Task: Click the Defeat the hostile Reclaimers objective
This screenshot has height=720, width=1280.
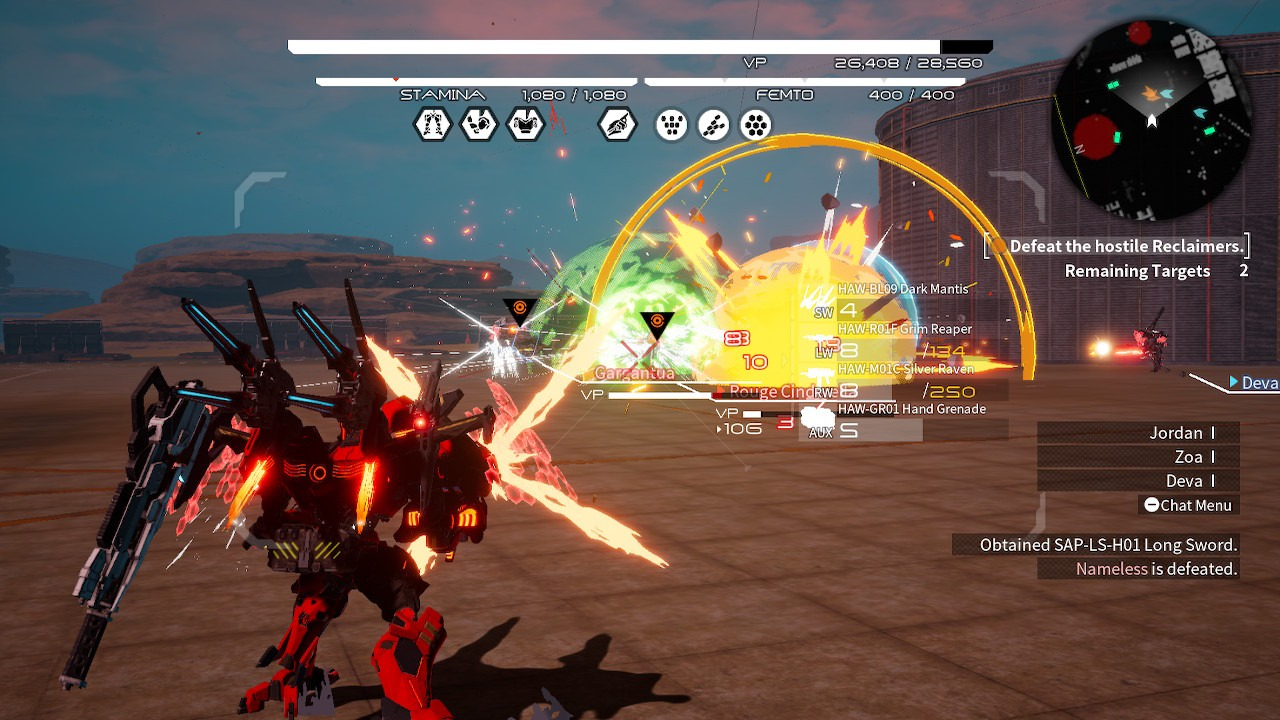Action: click(x=1125, y=246)
